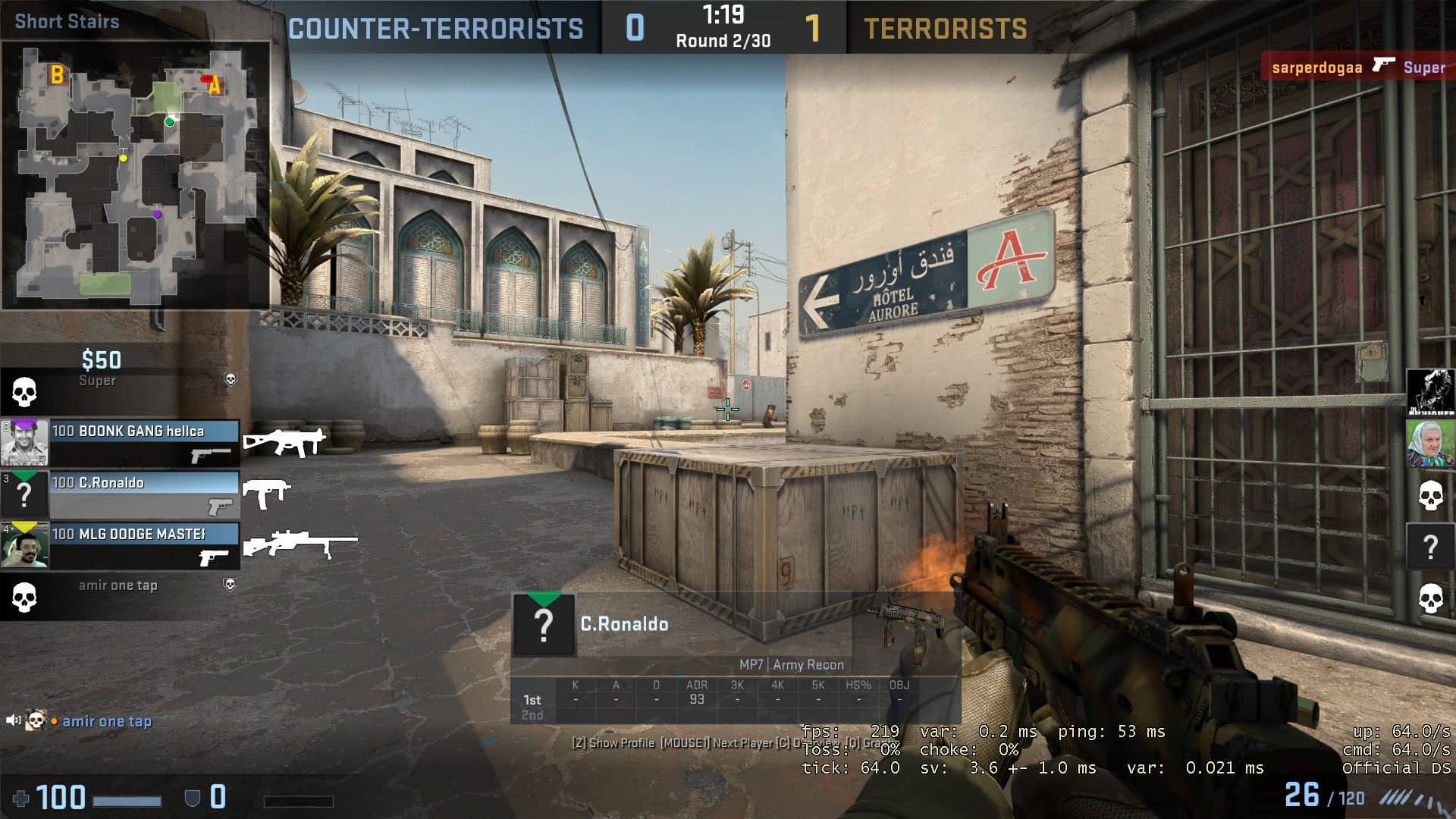Choose C.Ronaldo in the team list
Viewport: 1456px width, 819px height.
coord(121,494)
